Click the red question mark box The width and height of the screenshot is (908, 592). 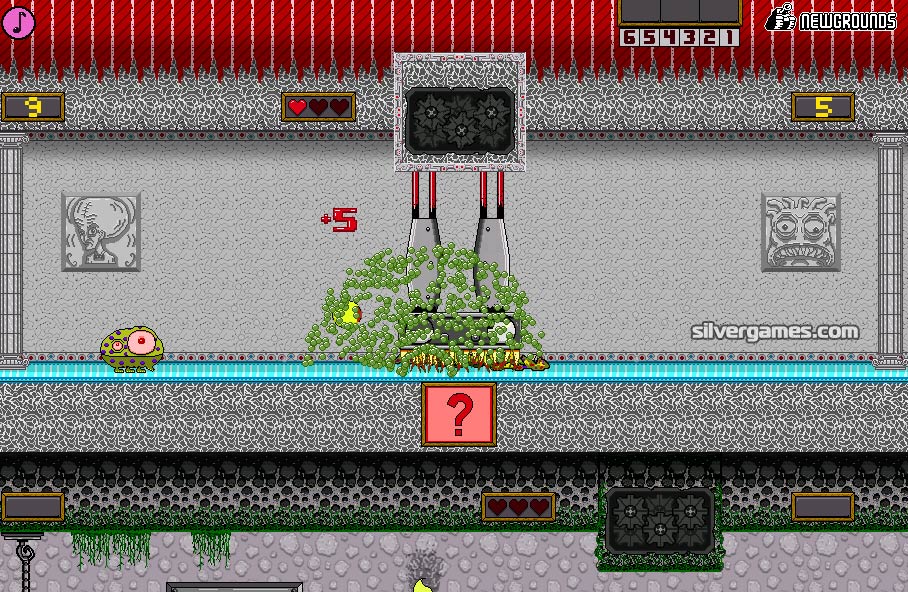[459, 413]
